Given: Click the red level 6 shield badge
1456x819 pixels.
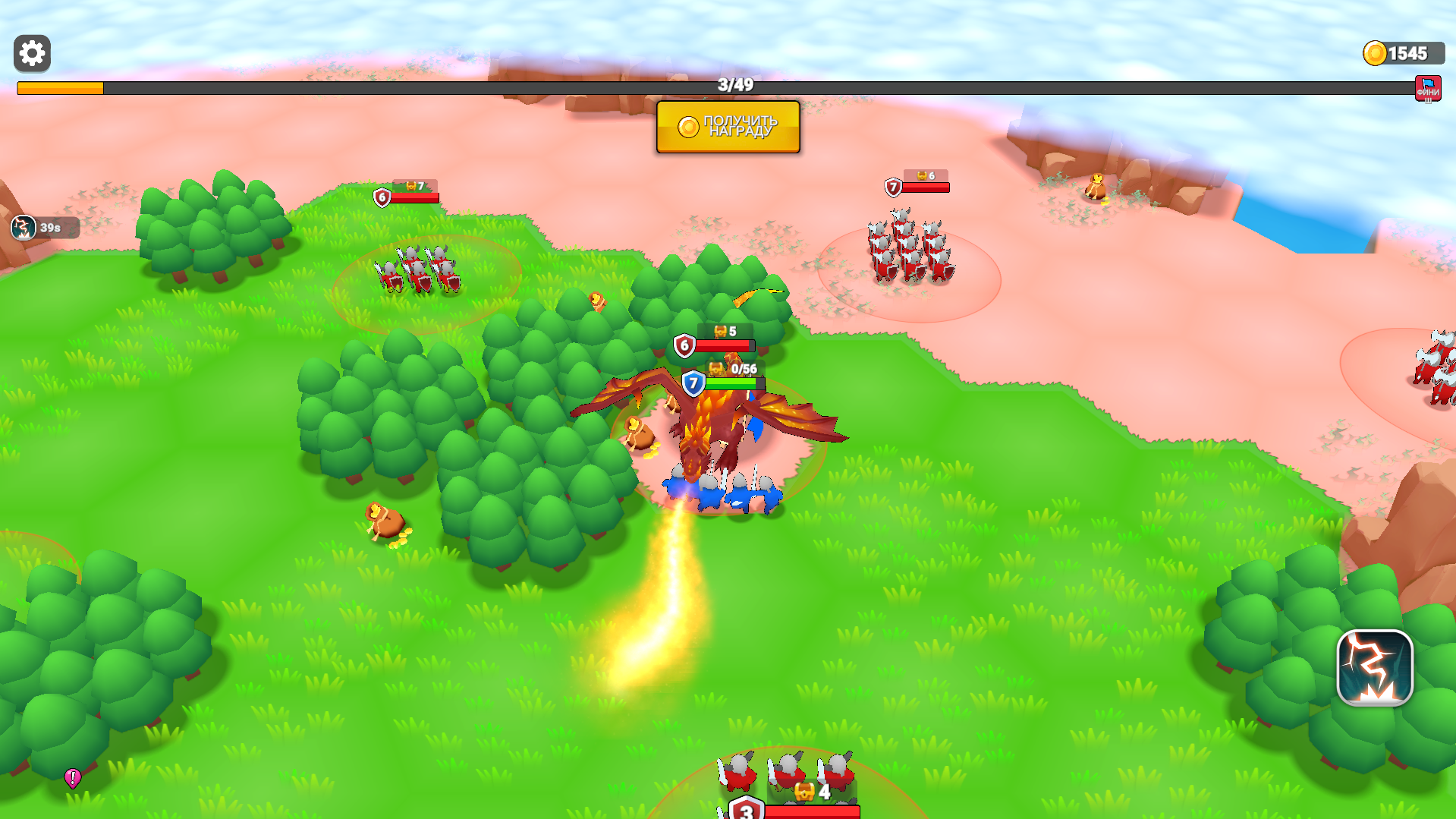Looking at the screenshot, I should pyautogui.click(x=685, y=345).
